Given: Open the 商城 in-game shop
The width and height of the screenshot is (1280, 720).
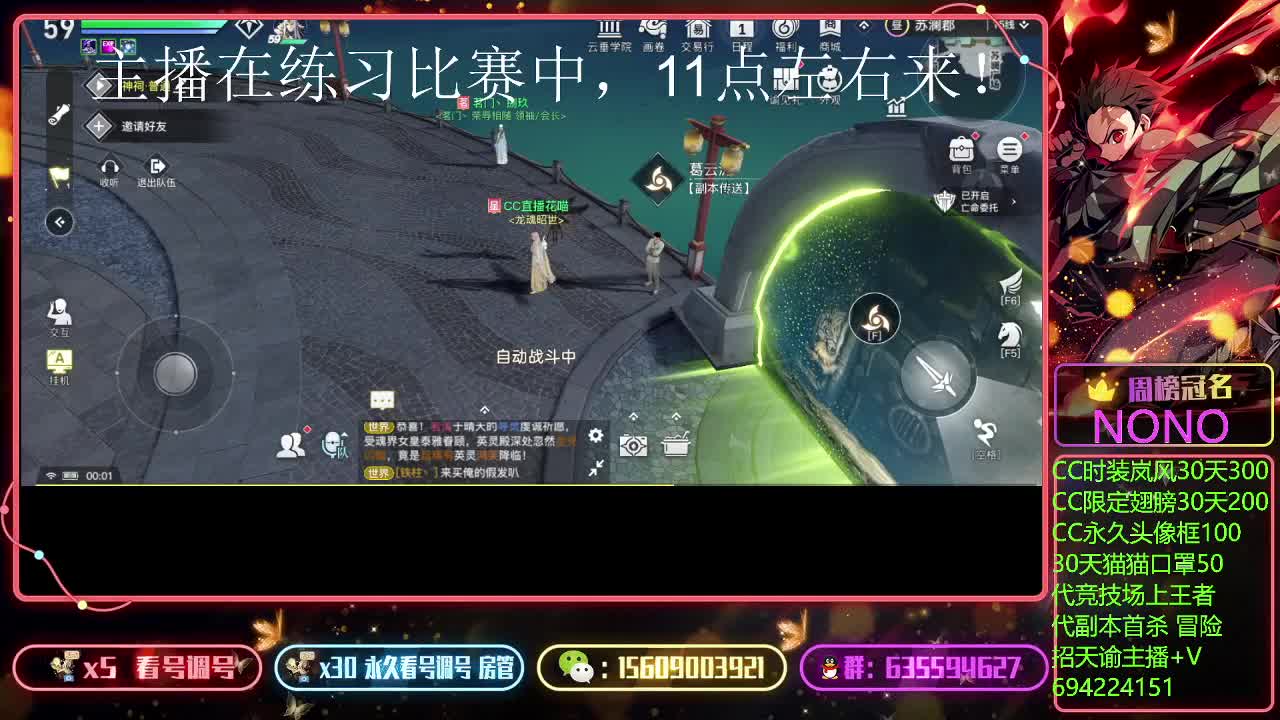Looking at the screenshot, I should click(x=828, y=30).
